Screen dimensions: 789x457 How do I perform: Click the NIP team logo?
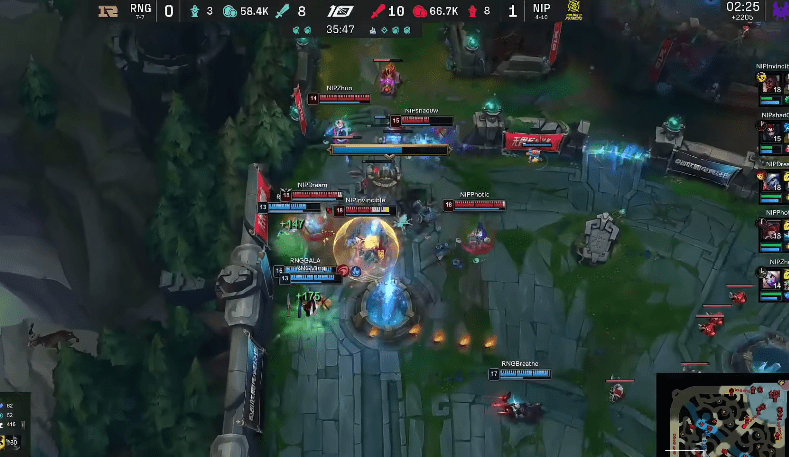[573, 12]
